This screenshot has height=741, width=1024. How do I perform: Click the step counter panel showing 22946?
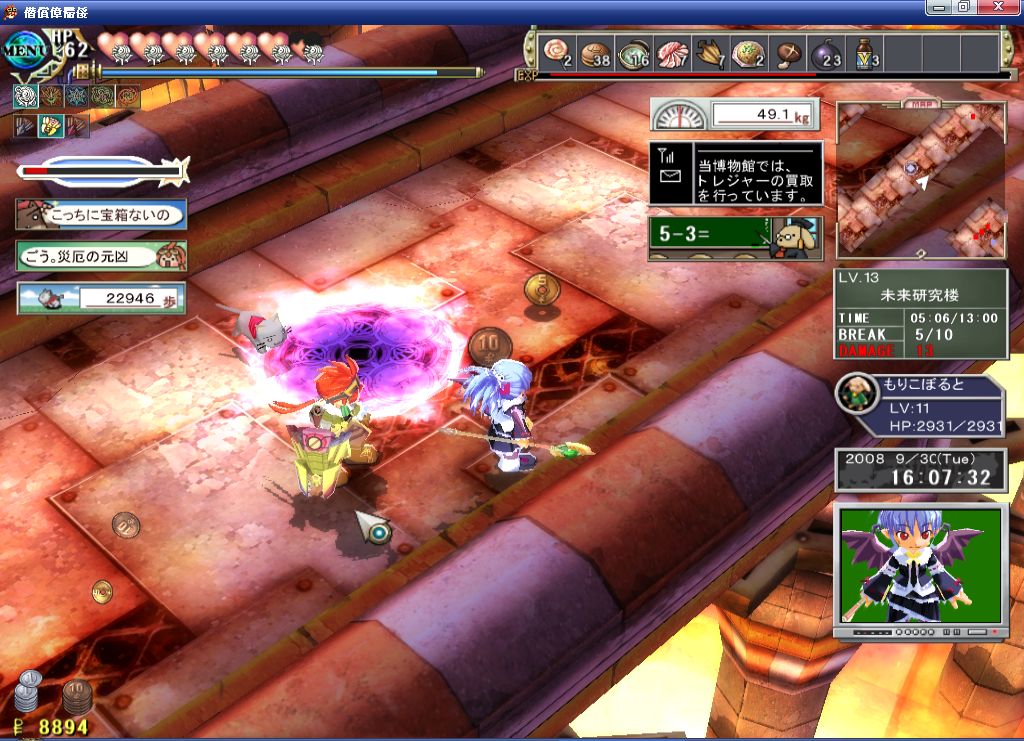[x=101, y=298]
